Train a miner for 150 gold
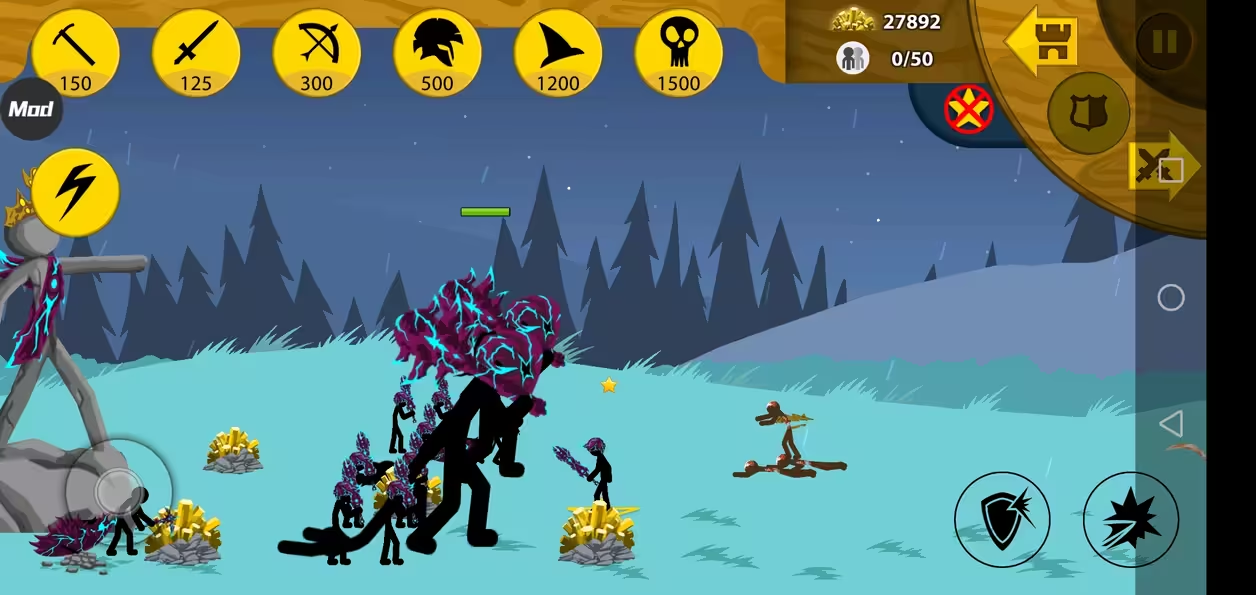The image size is (1256, 595). 75,52
